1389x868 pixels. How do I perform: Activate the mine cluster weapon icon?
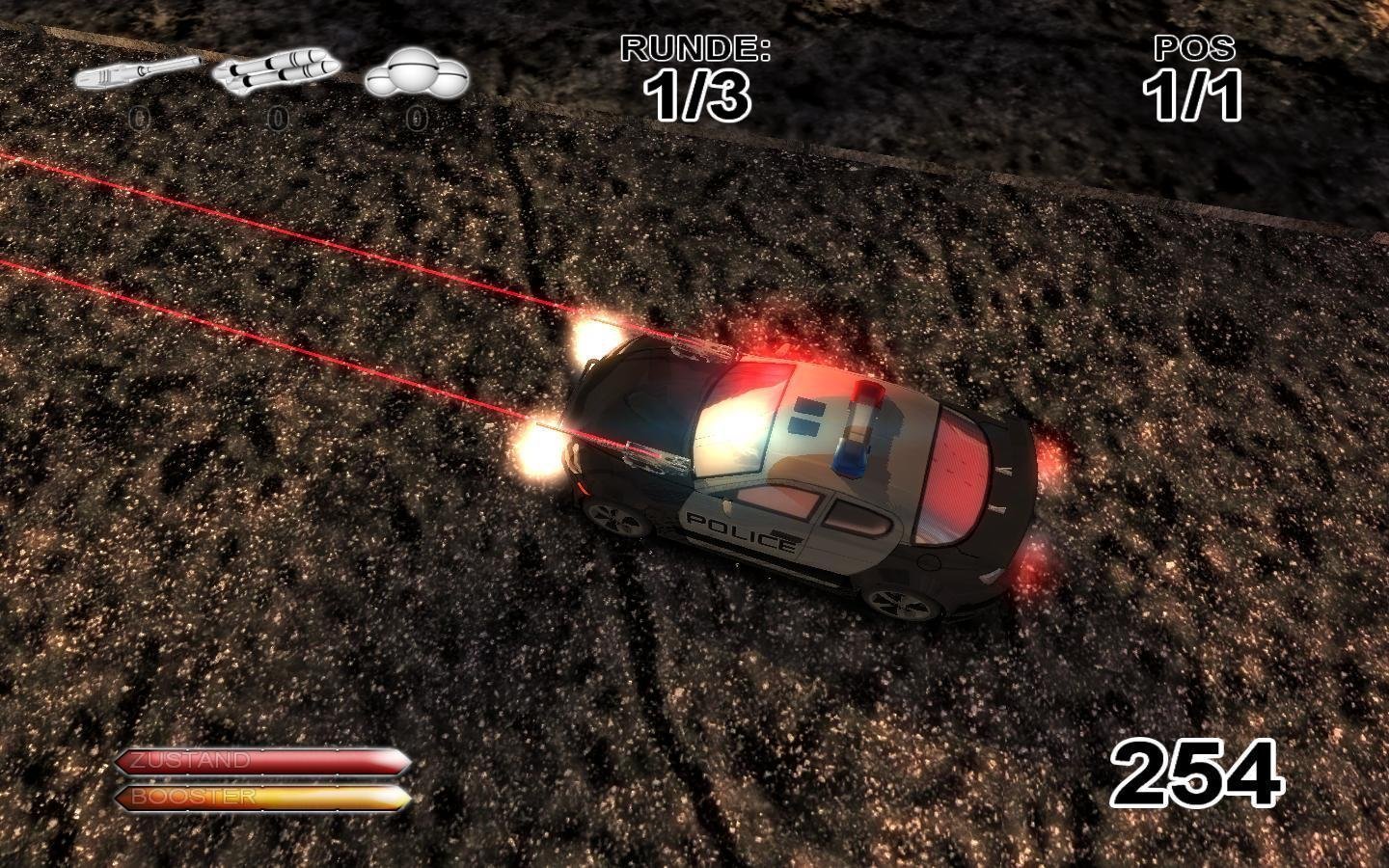click(x=416, y=74)
